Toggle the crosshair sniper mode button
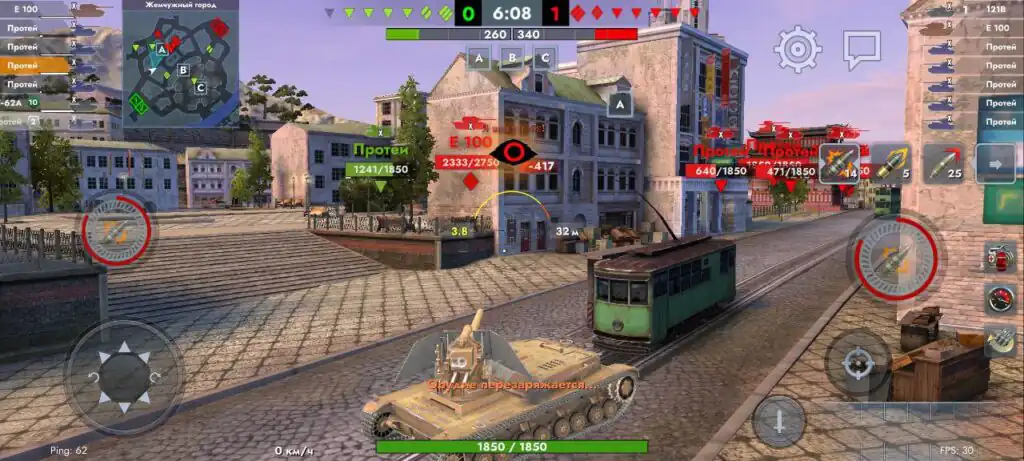This screenshot has height=461, width=1024. (x=857, y=364)
